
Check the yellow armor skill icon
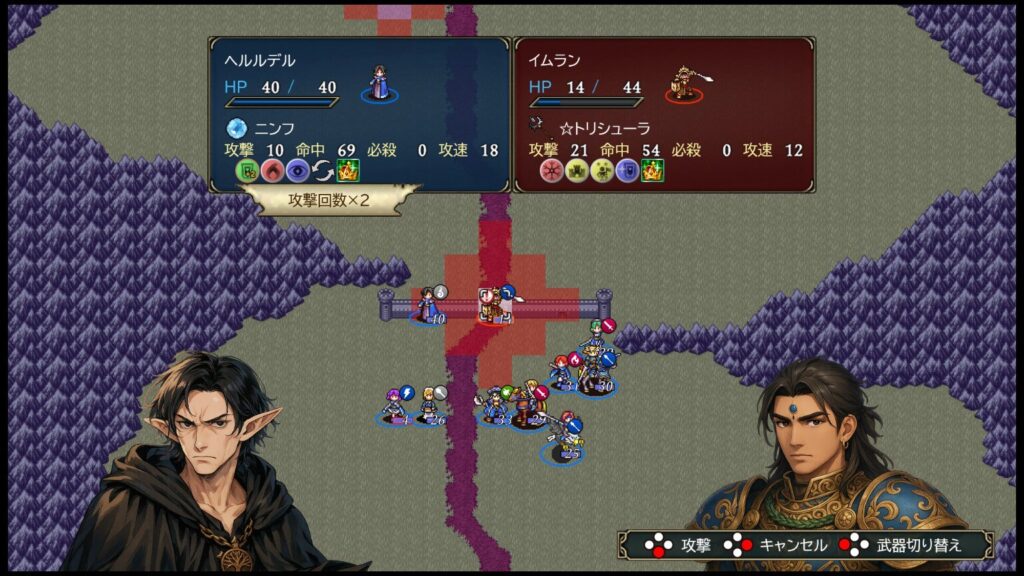coord(576,171)
